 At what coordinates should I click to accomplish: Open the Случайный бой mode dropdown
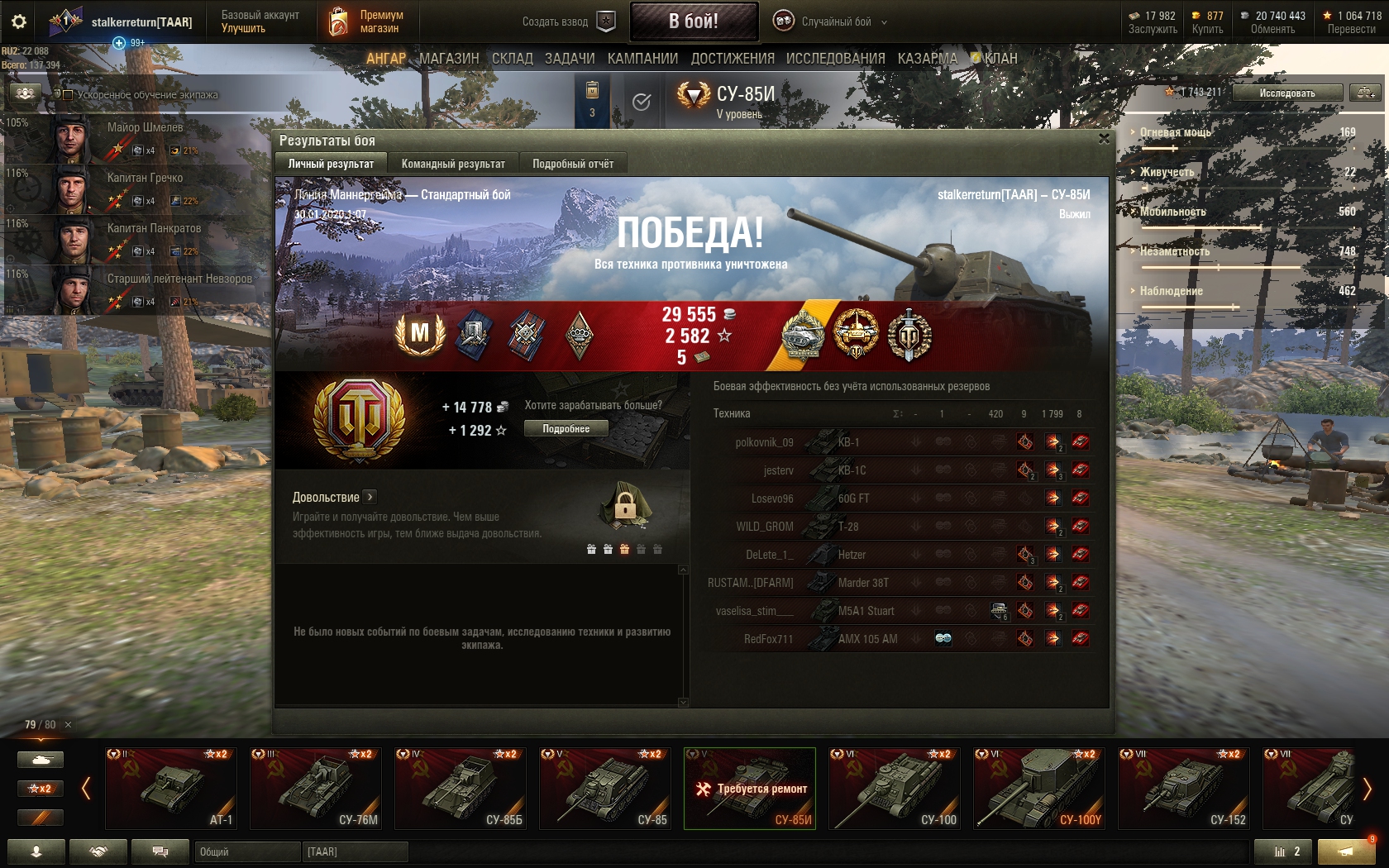(831, 21)
